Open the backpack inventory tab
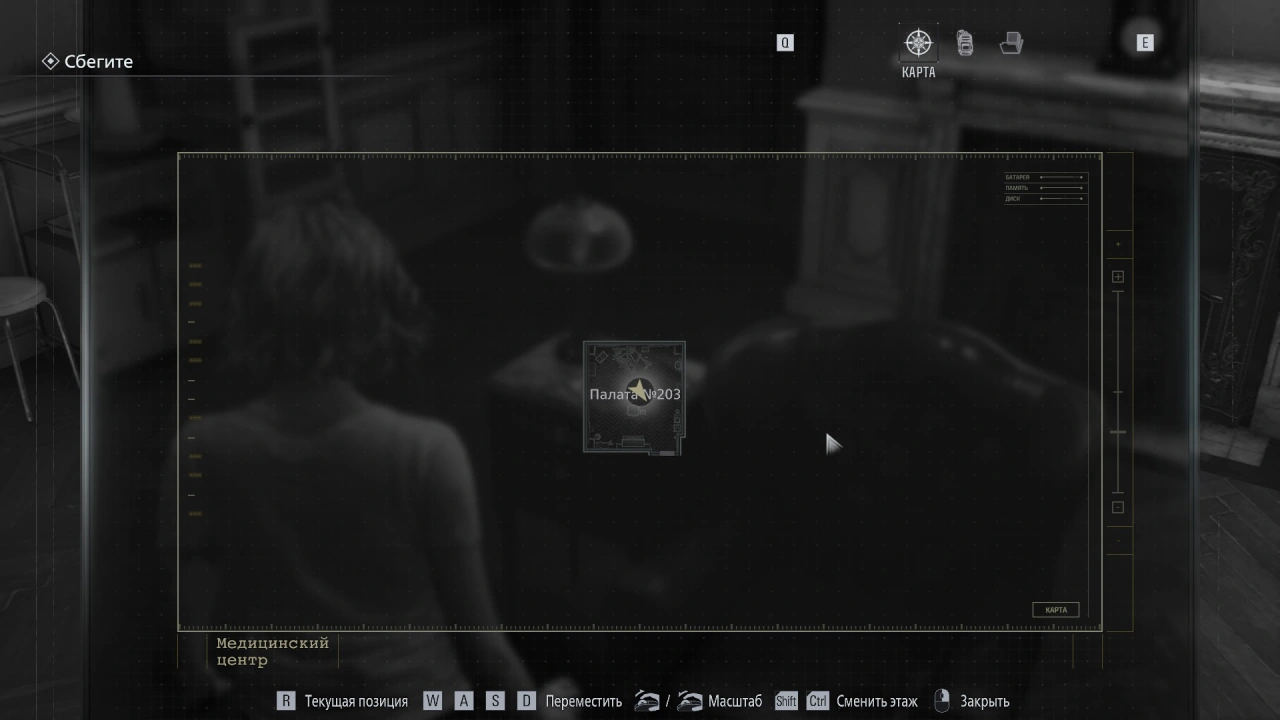1280x720 pixels. [965, 43]
